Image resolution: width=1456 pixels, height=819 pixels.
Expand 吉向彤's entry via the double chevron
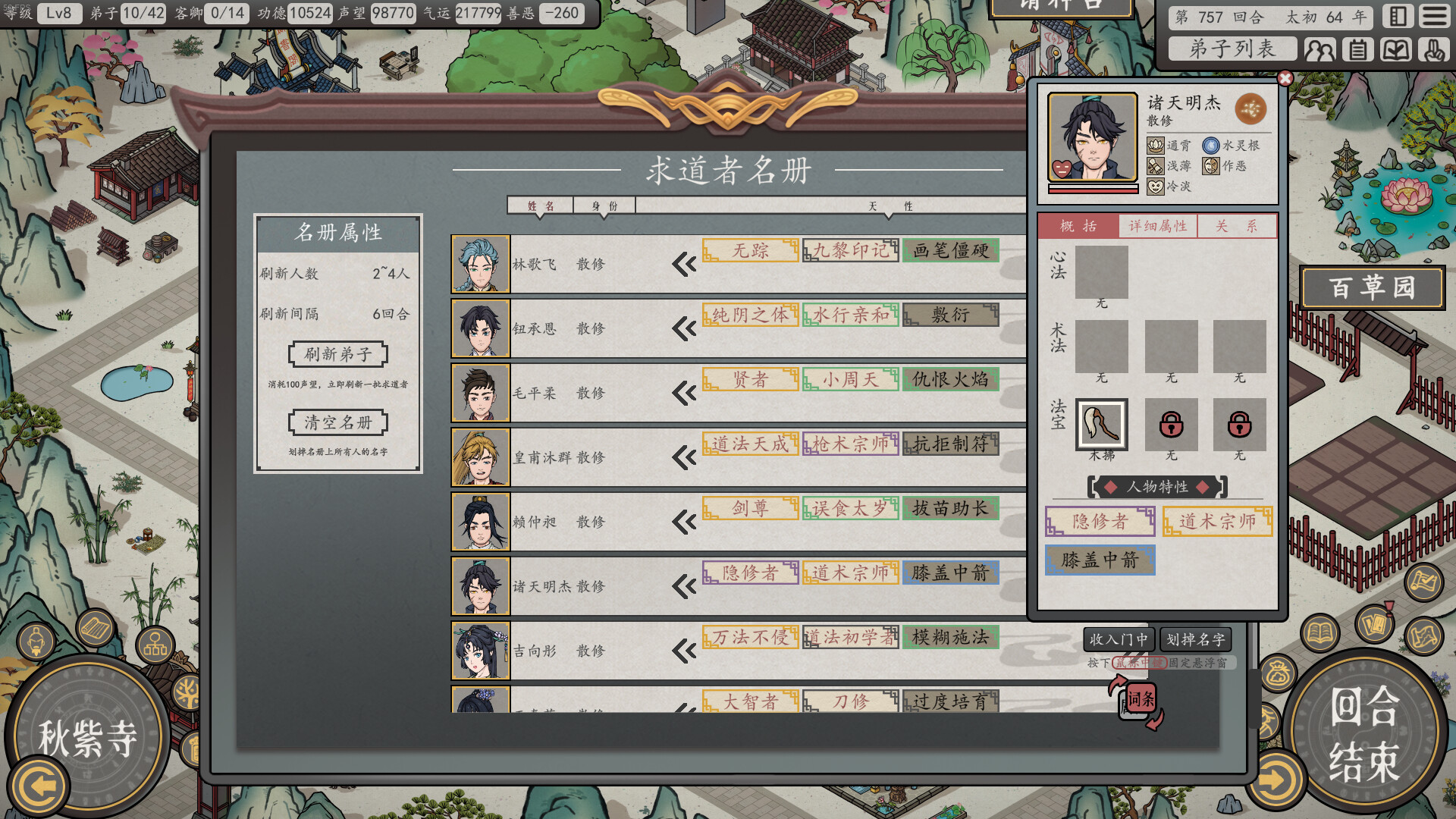click(x=683, y=651)
